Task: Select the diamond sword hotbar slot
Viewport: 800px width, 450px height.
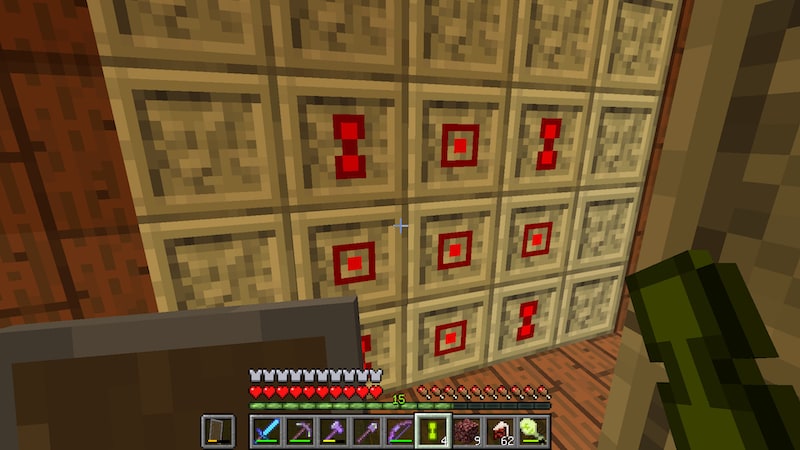Action: pyautogui.click(x=265, y=430)
